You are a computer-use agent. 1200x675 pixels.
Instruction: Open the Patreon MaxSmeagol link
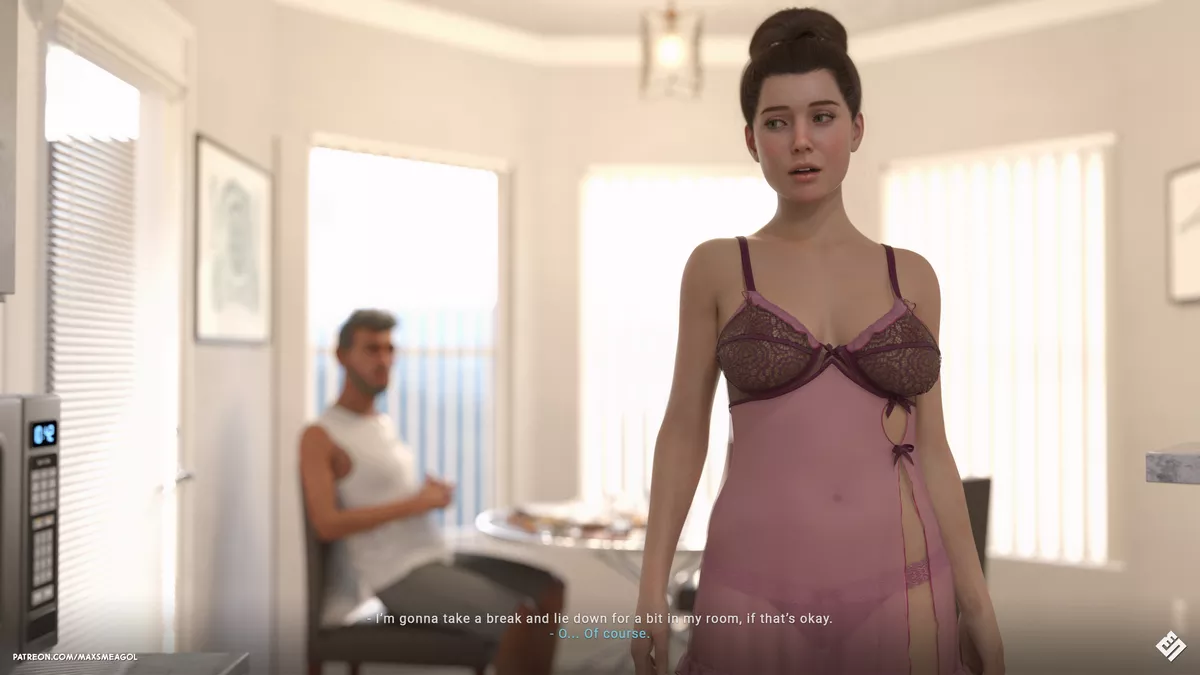(75, 657)
